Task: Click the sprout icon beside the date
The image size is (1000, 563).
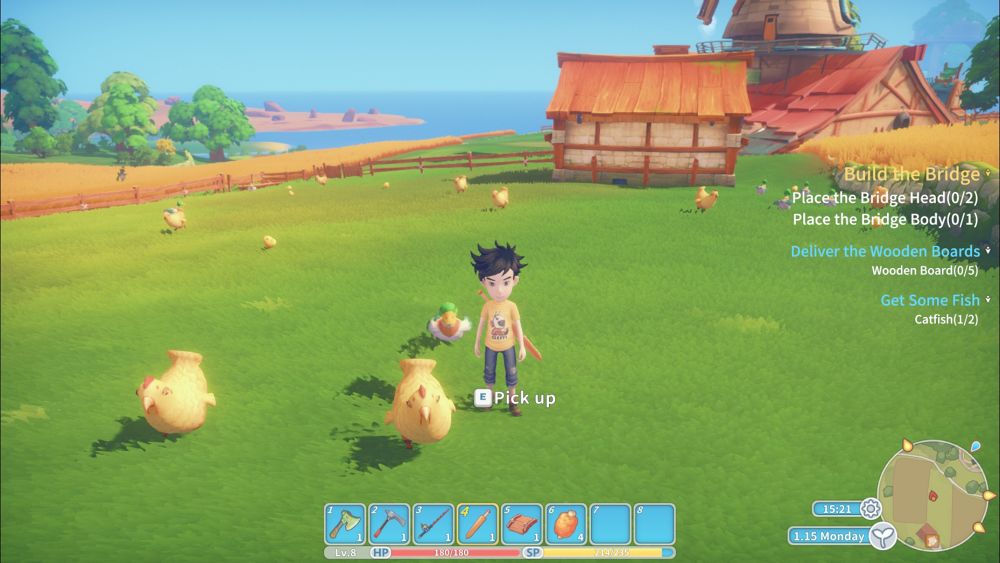Action: click(881, 537)
